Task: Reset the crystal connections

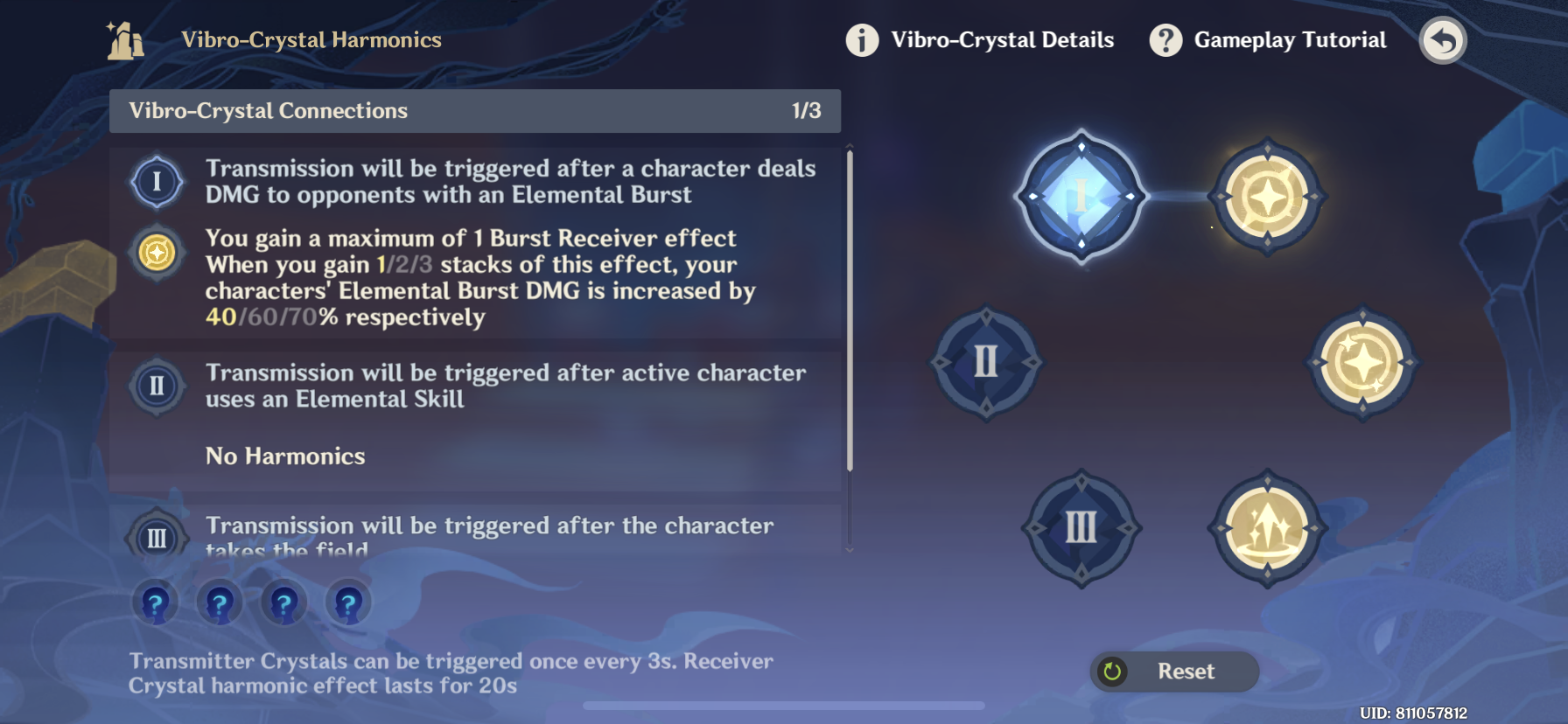Action: tap(1174, 671)
